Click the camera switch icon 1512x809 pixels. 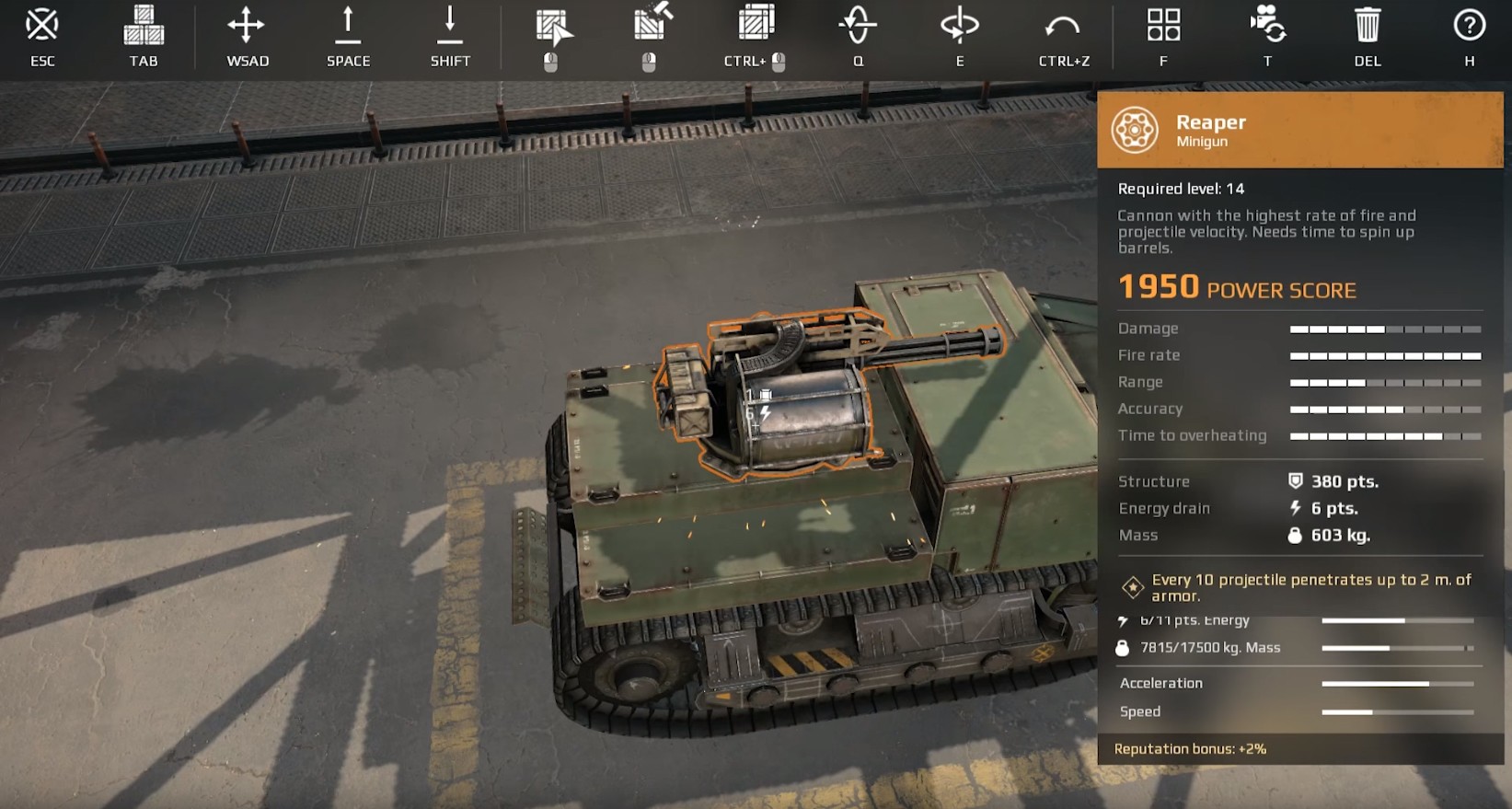pos(1267,24)
